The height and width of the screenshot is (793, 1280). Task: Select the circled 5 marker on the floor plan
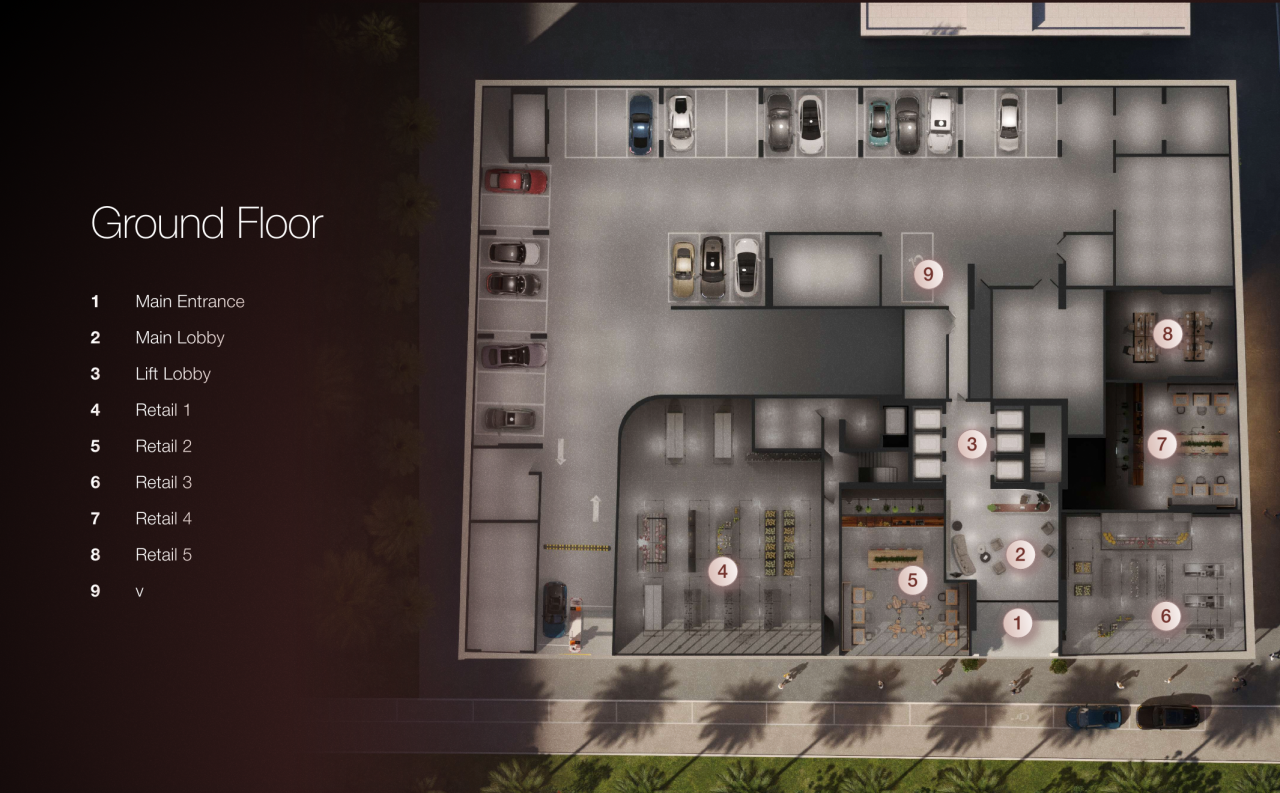pyautogui.click(x=911, y=579)
